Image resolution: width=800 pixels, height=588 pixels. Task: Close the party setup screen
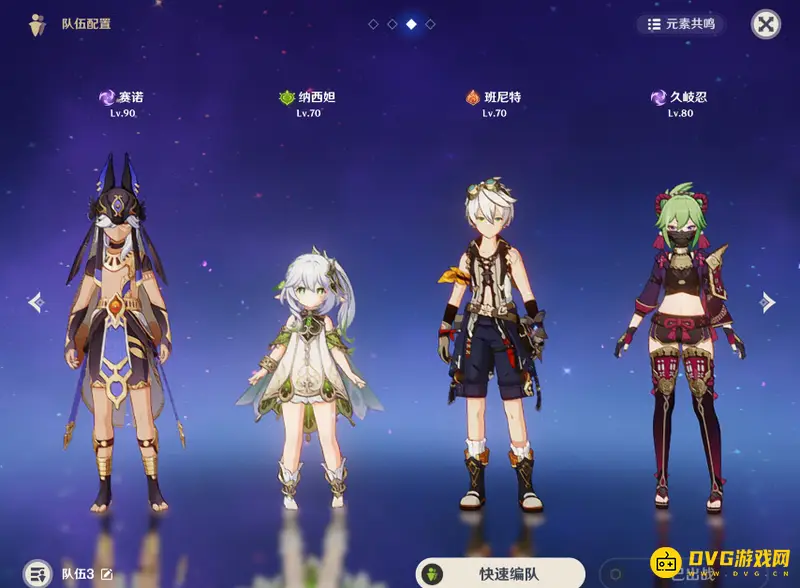[765, 24]
